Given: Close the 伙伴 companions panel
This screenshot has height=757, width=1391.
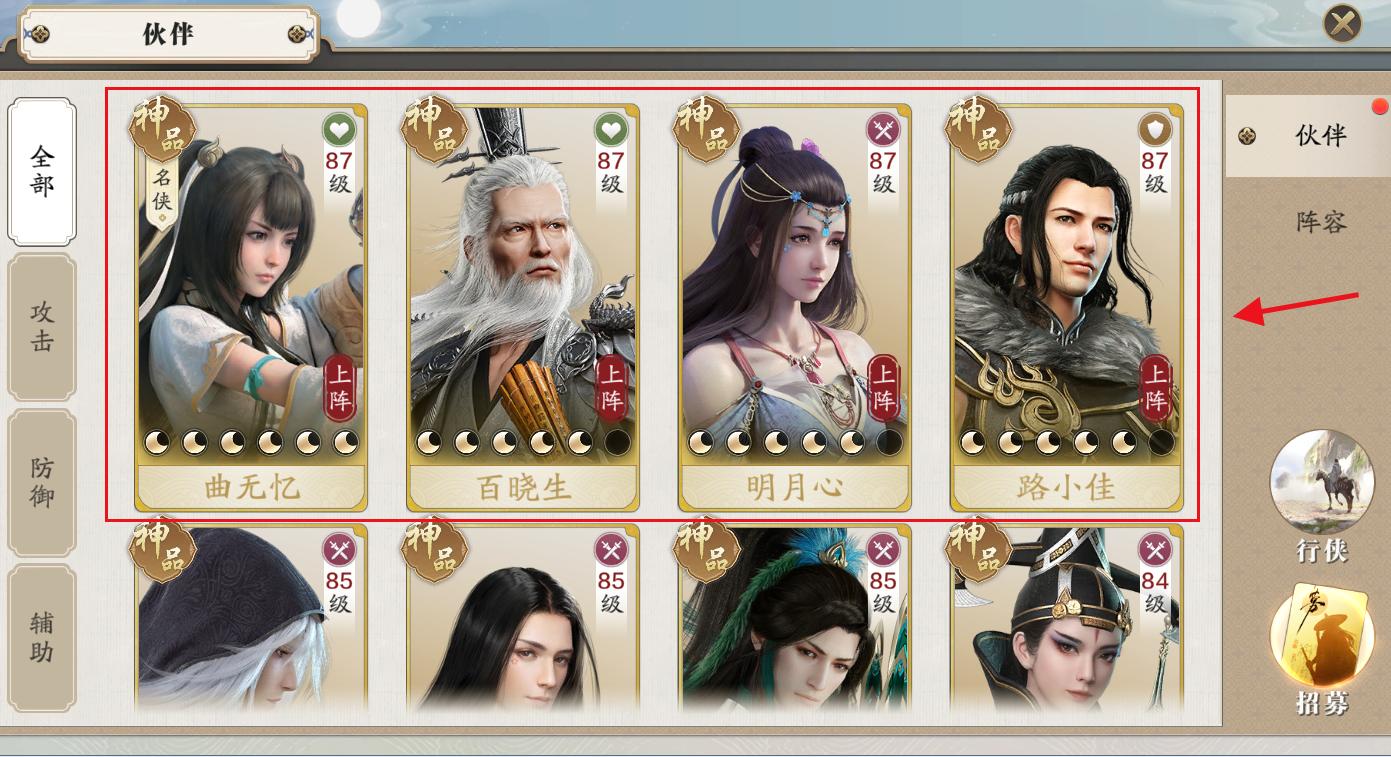Looking at the screenshot, I should coord(1342,24).
